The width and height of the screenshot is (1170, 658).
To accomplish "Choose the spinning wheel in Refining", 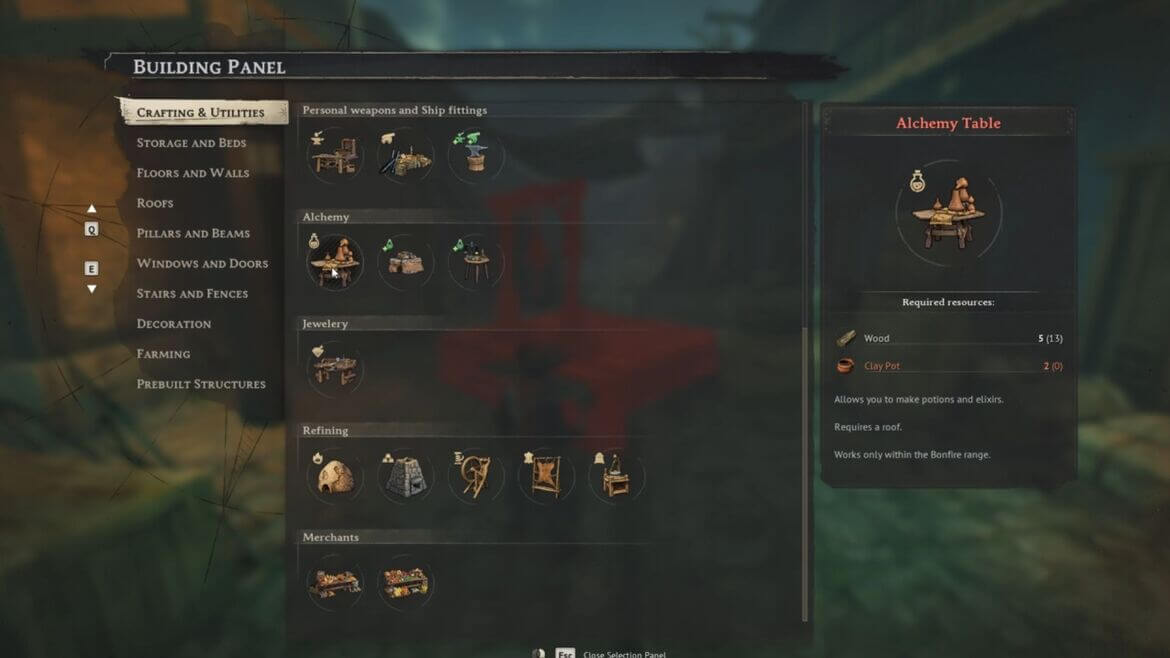I will click(476, 476).
